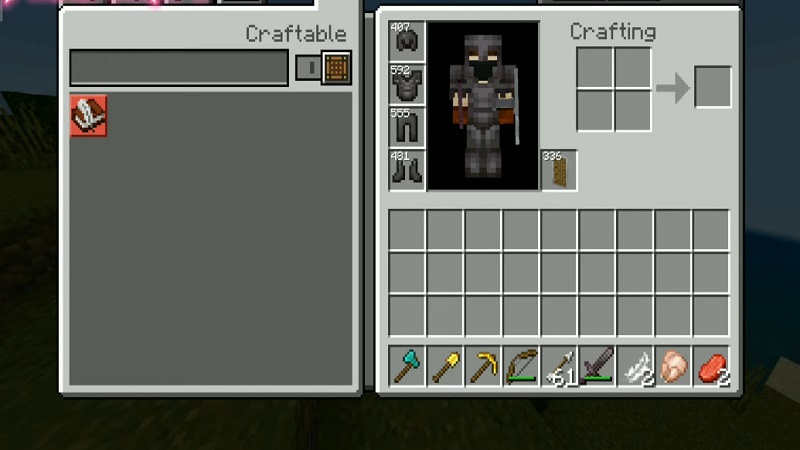Select the netherite chestplate armor slot
Viewport: 800px width, 450px height.
click(408, 84)
